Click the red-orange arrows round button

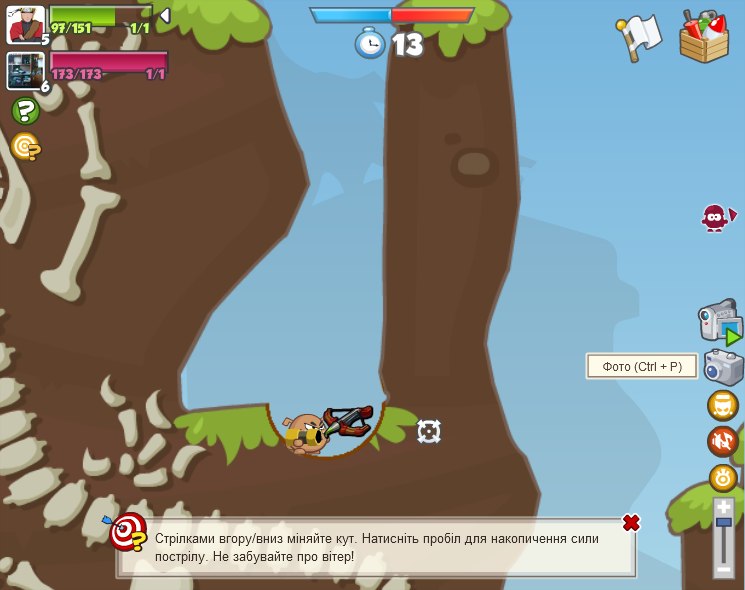(x=723, y=441)
